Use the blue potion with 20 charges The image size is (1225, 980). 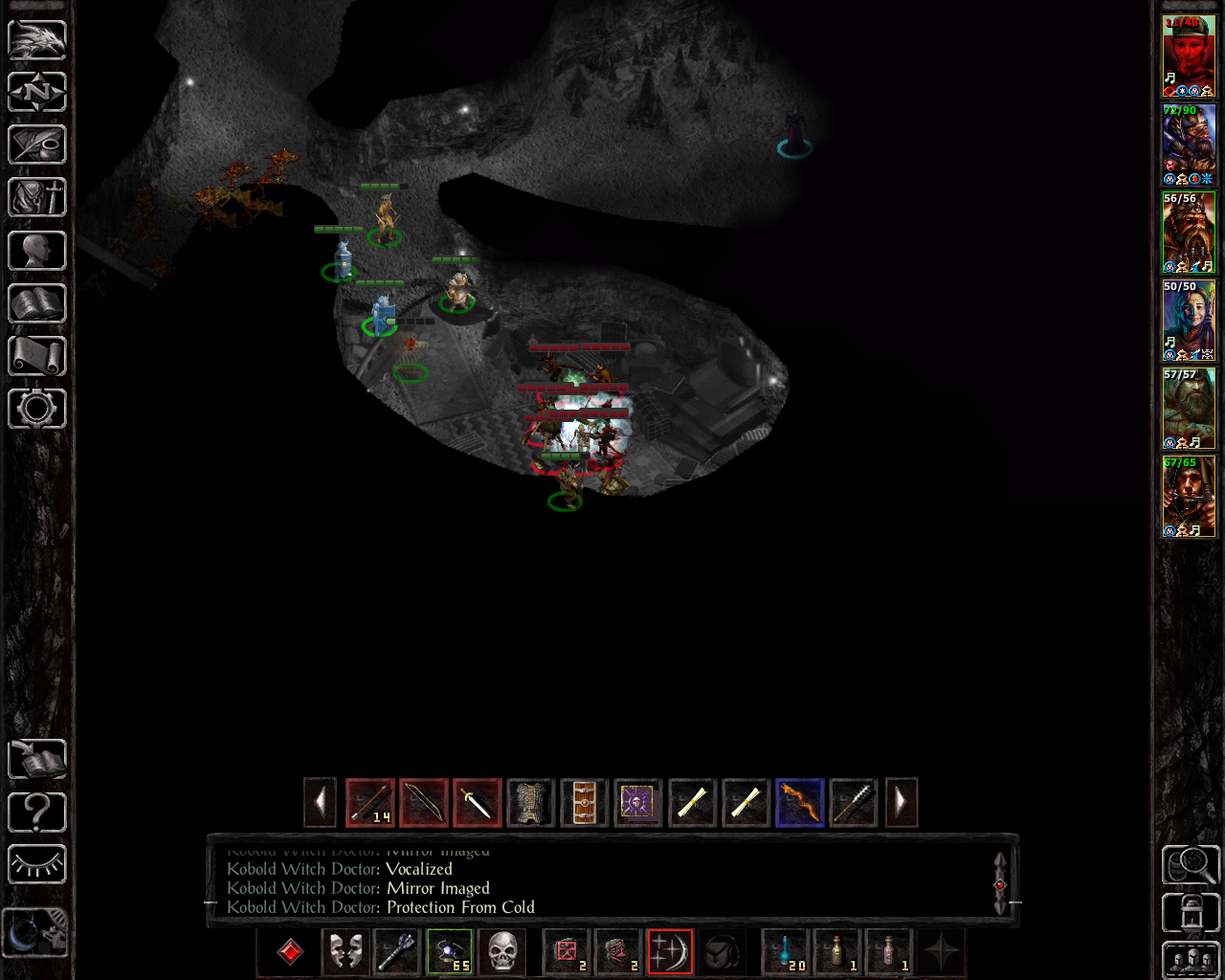[x=786, y=952]
